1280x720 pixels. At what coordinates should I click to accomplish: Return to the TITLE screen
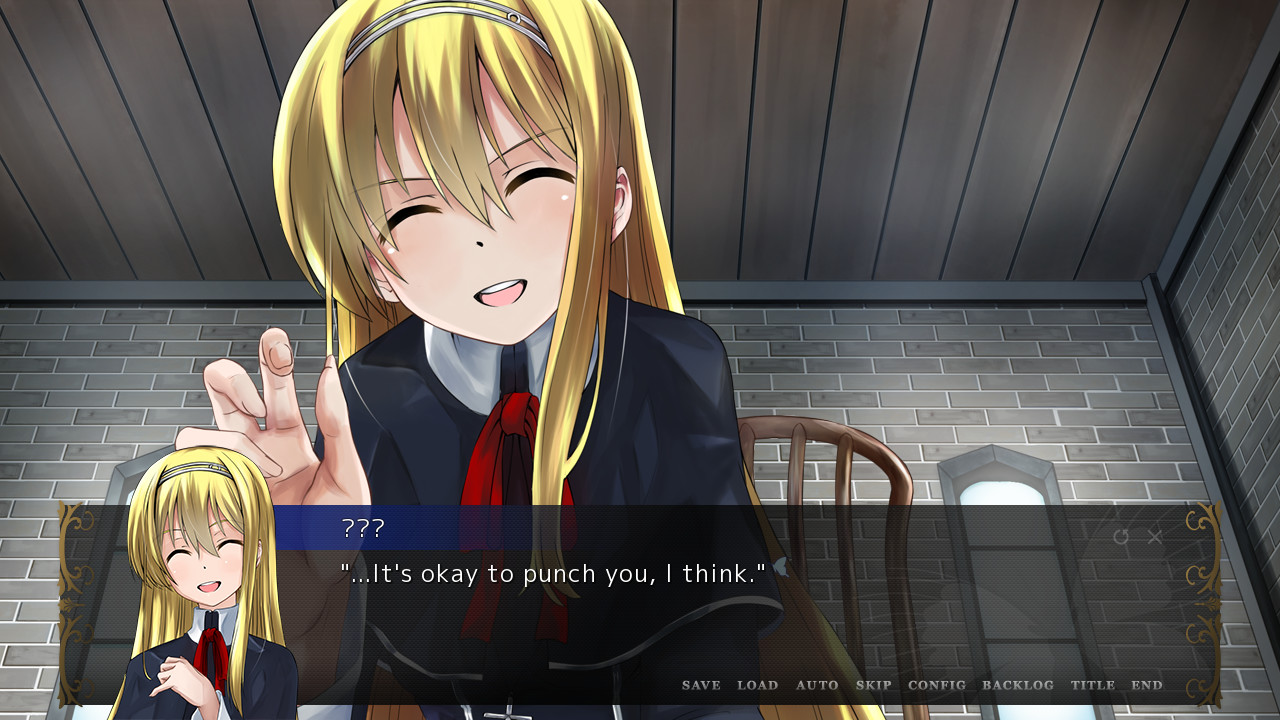point(1092,685)
